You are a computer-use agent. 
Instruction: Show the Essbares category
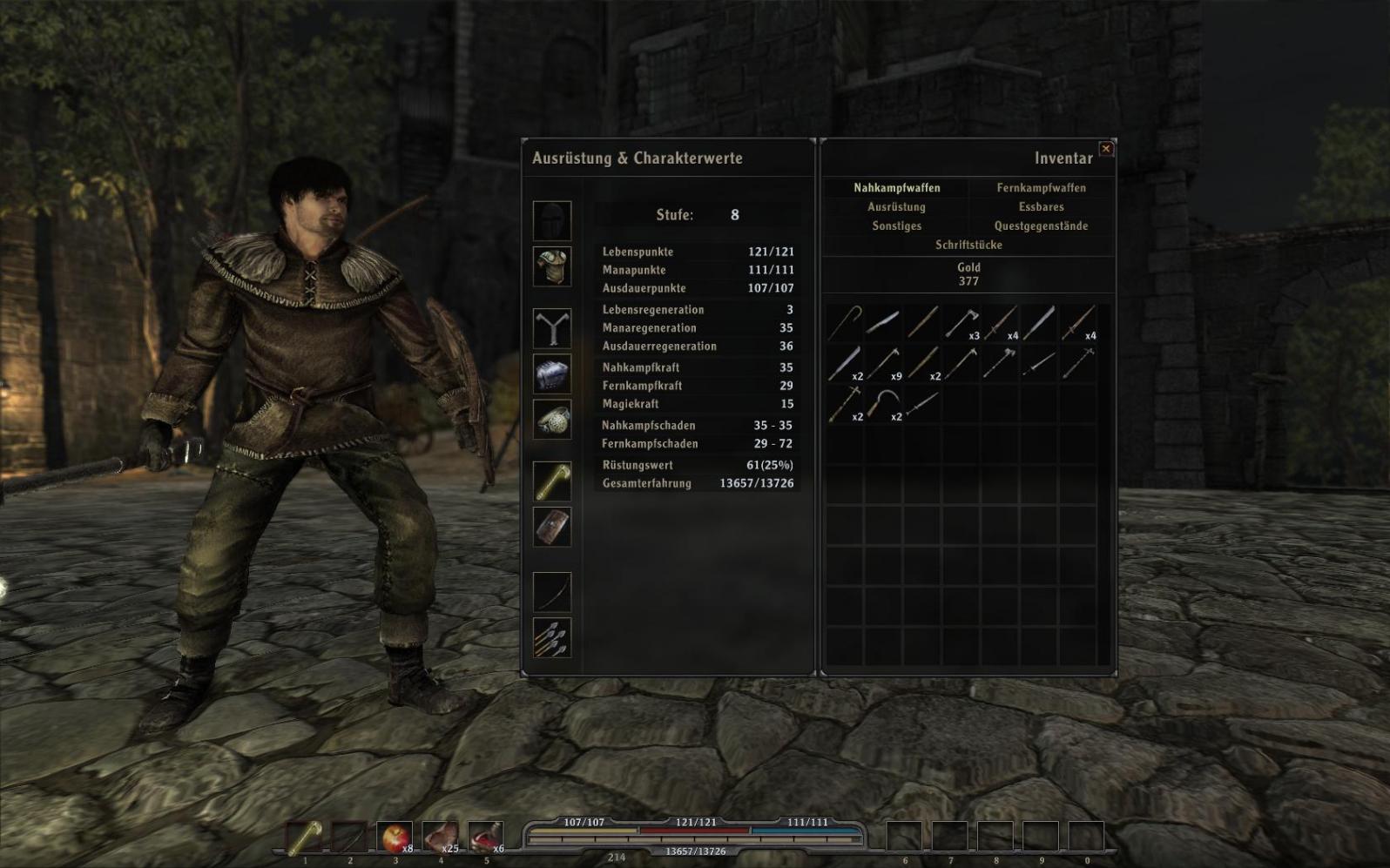coord(1041,207)
